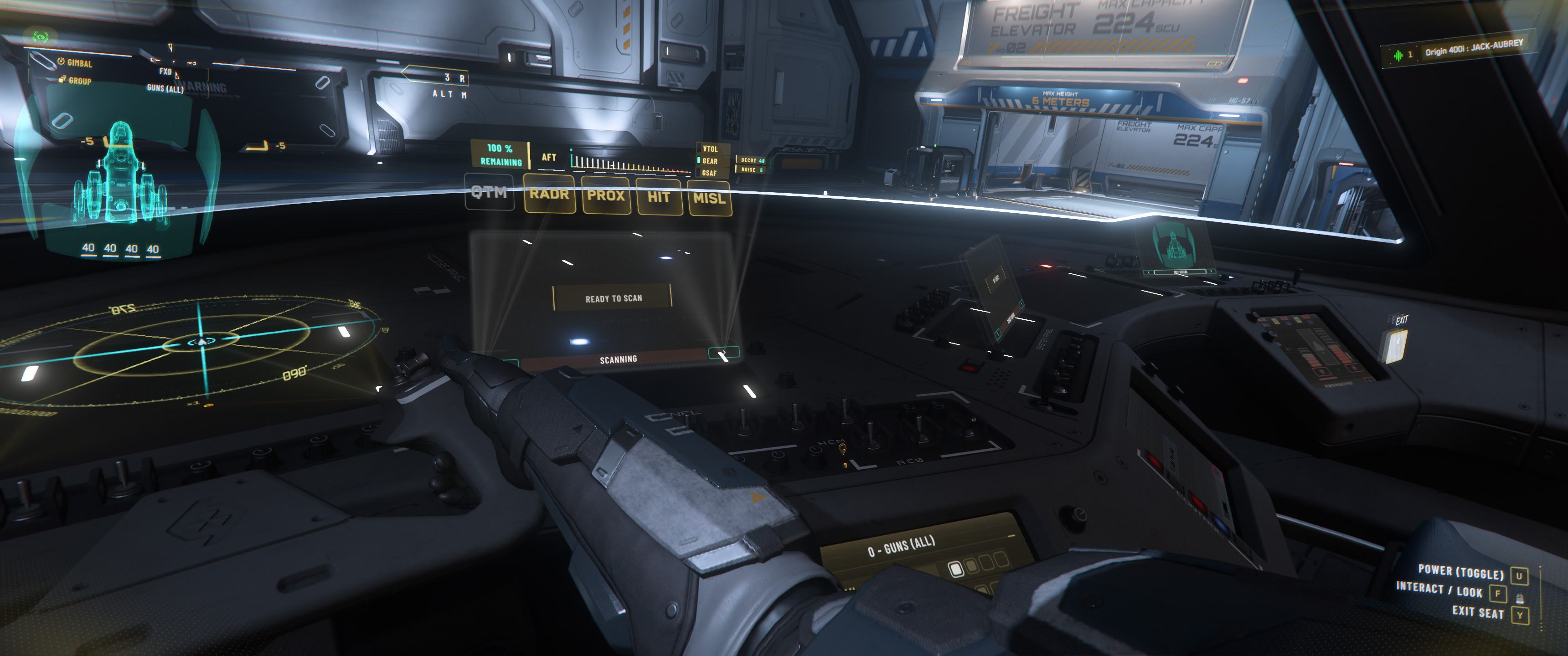Toggle the GSAF indicator
The height and width of the screenshot is (656, 1568).
[x=709, y=173]
